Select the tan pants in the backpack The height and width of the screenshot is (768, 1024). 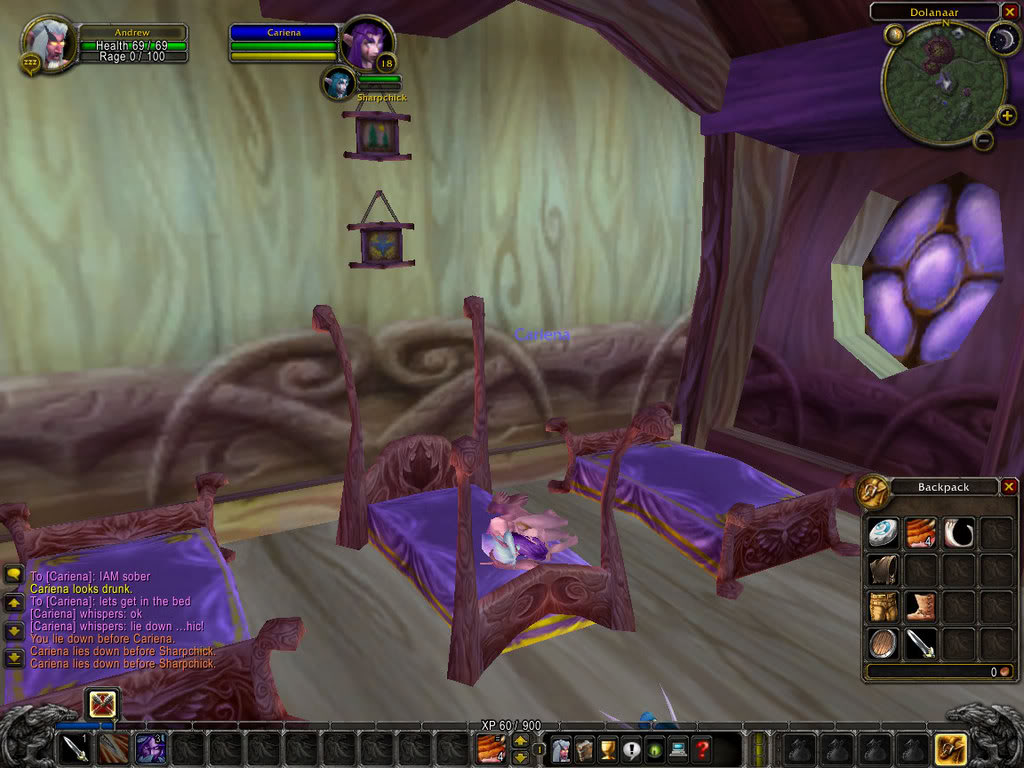882,607
